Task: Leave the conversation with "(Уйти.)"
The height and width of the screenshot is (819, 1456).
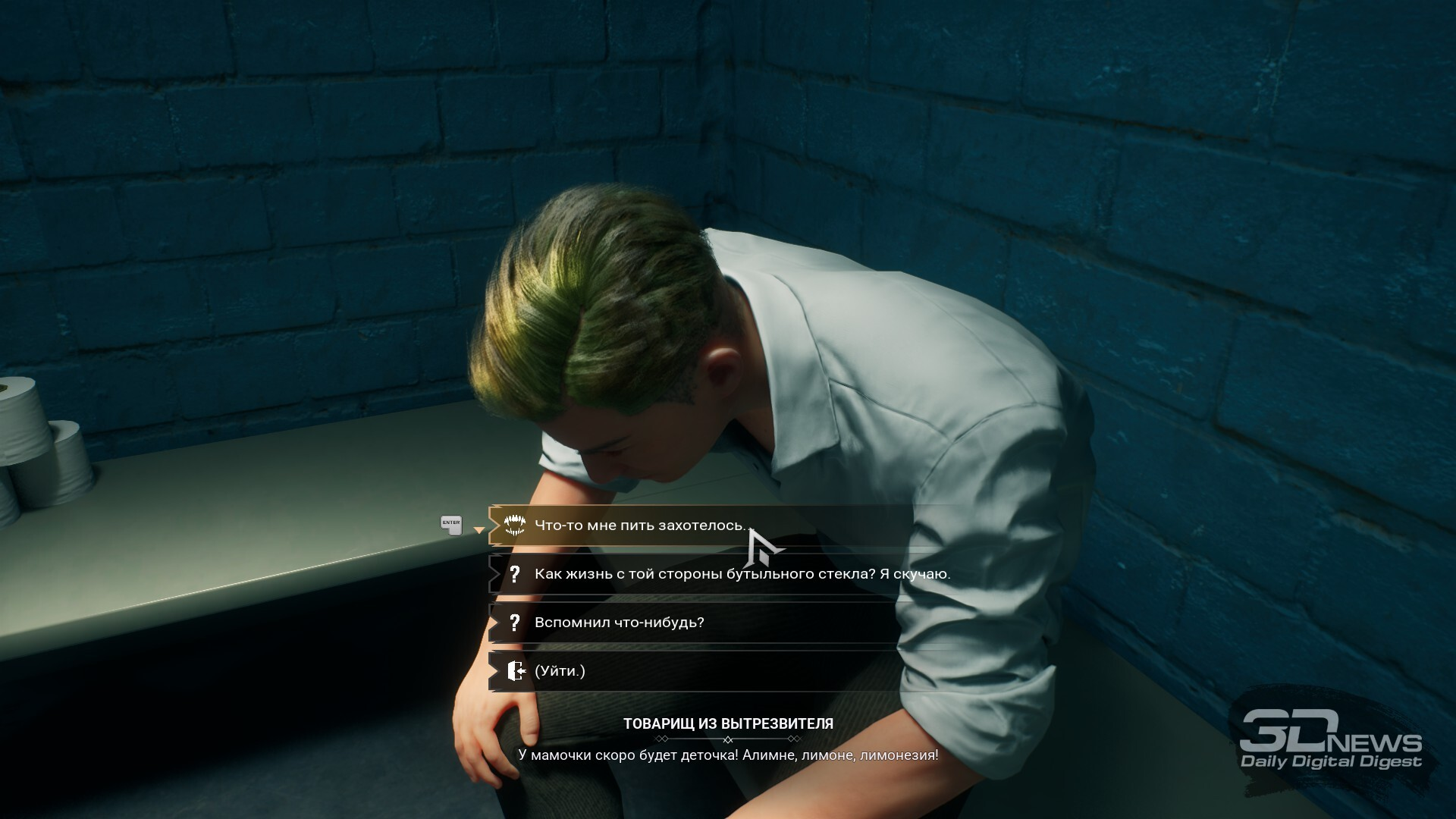Action: [x=560, y=671]
